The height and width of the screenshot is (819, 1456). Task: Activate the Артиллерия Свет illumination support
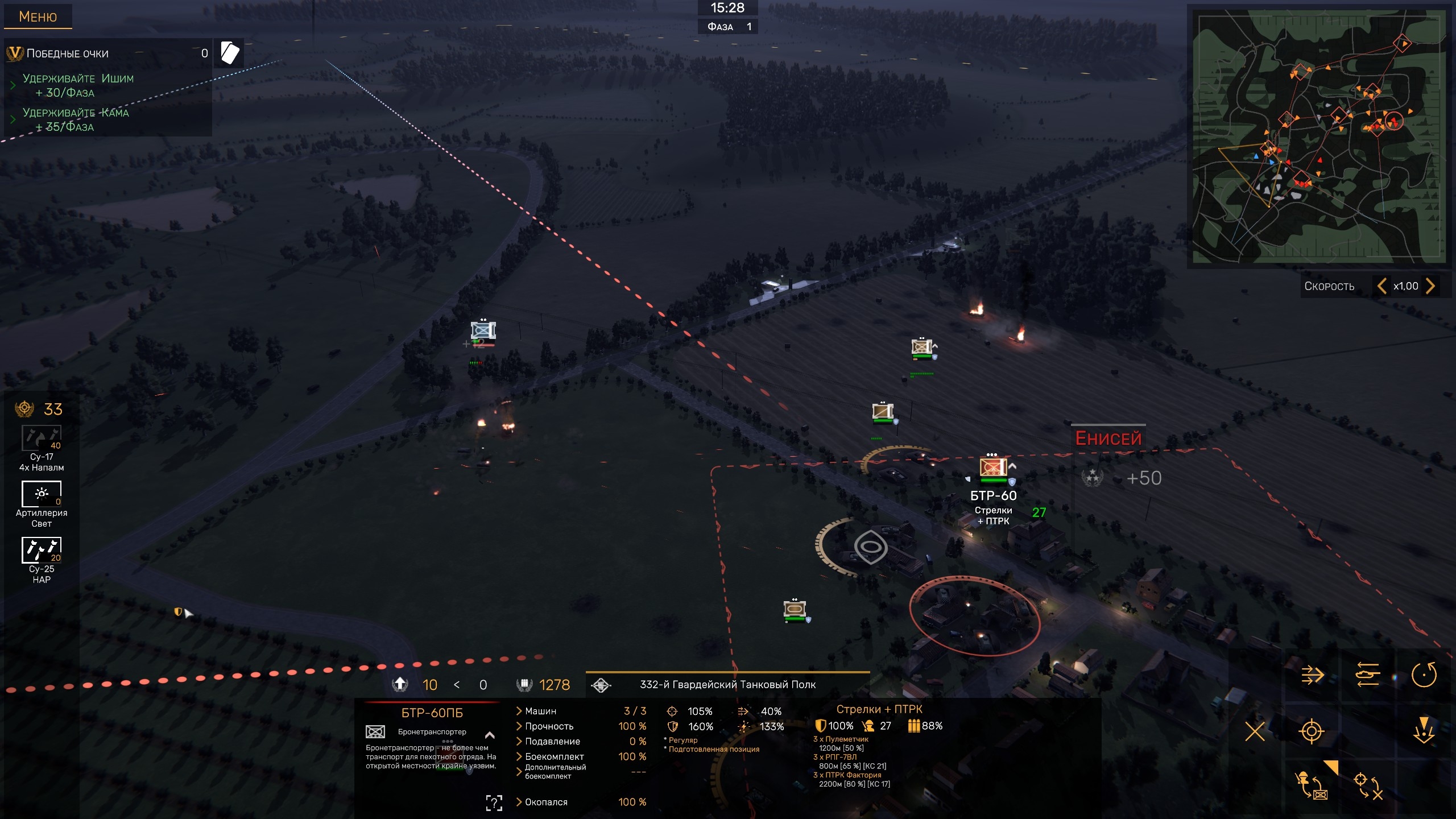pos(42,494)
